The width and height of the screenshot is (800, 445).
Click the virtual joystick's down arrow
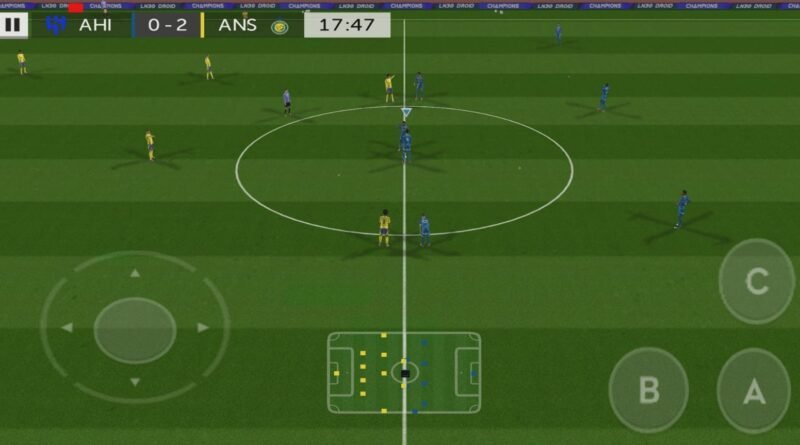135,381
